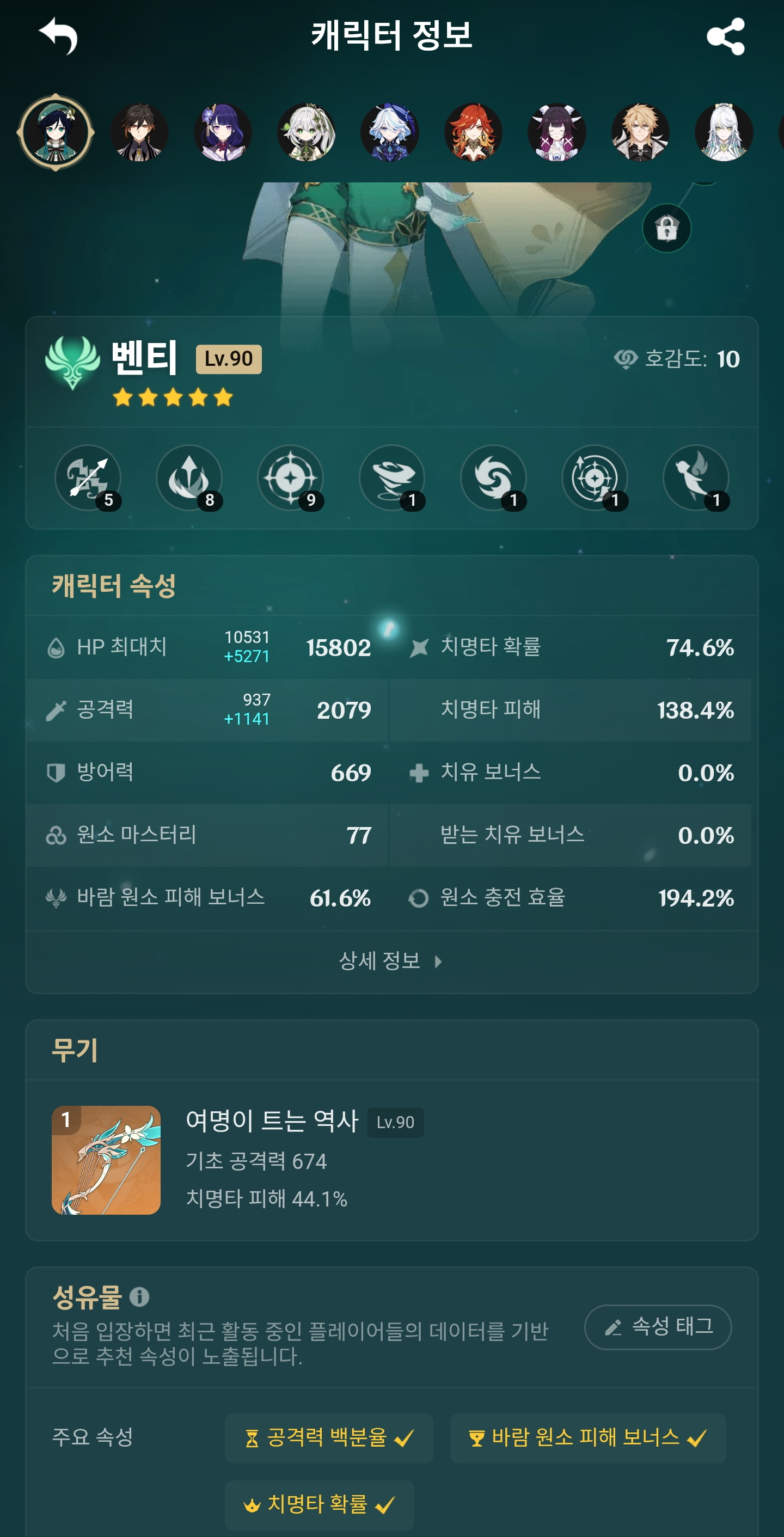The height and width of the screenshot is (1537, 784).
Task: Open the share icon at top right
Action: coord(727,38)
